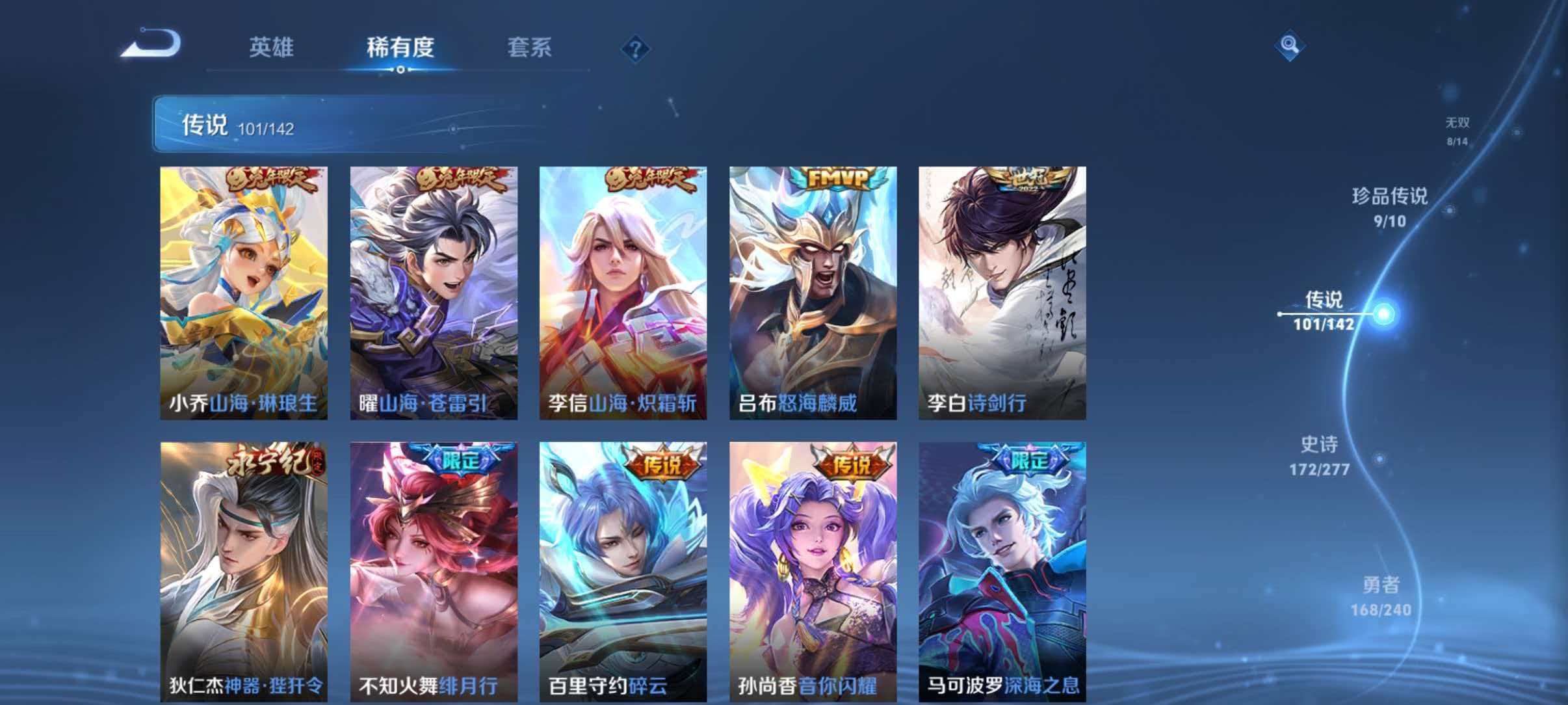The image size is (1568, 705).
Task: Open the question mark help icon
Action: point(636,49)
